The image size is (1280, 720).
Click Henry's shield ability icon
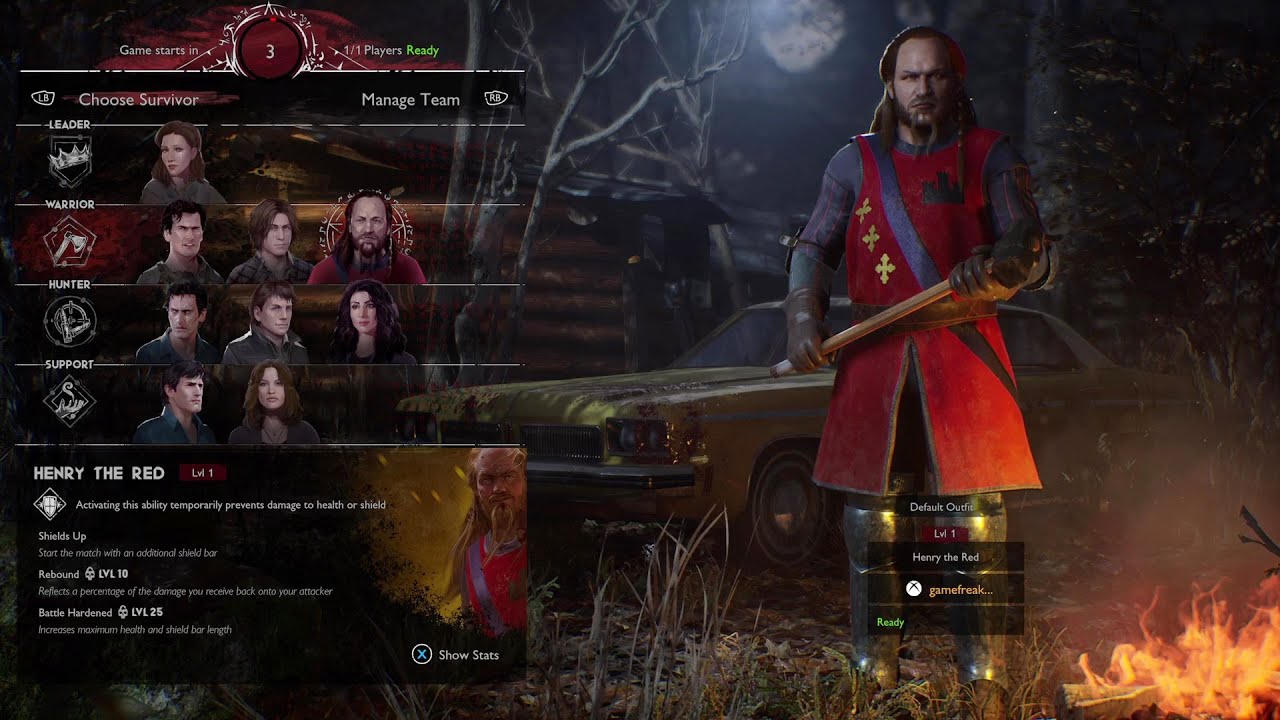(x=50, y=505)
